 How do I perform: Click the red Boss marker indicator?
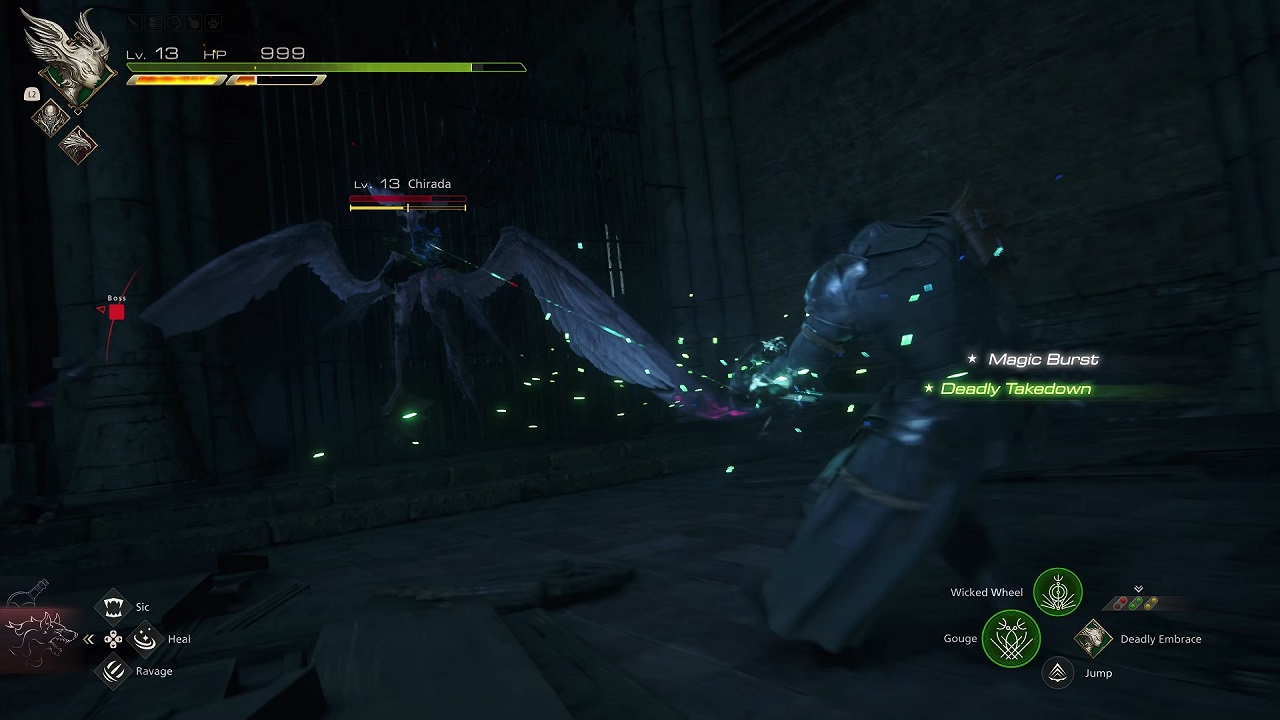116,312
